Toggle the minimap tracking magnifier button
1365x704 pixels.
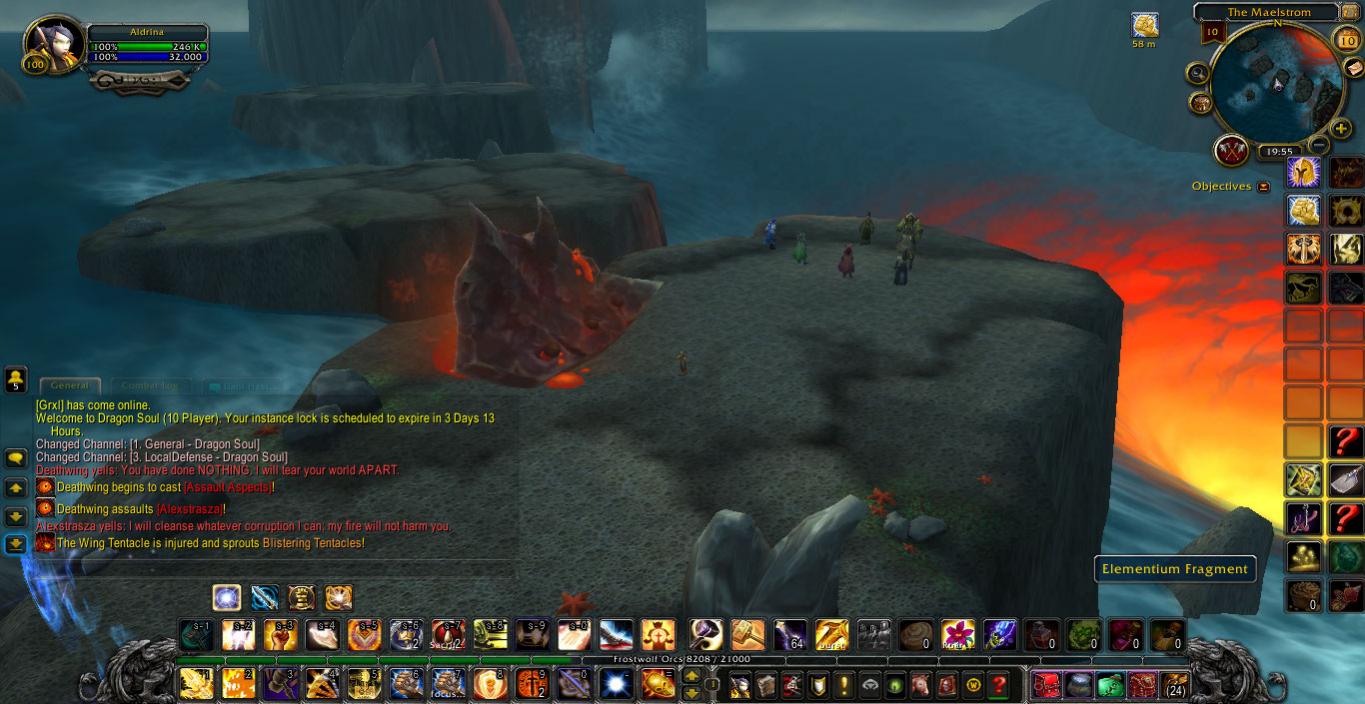coord(1198,73)
